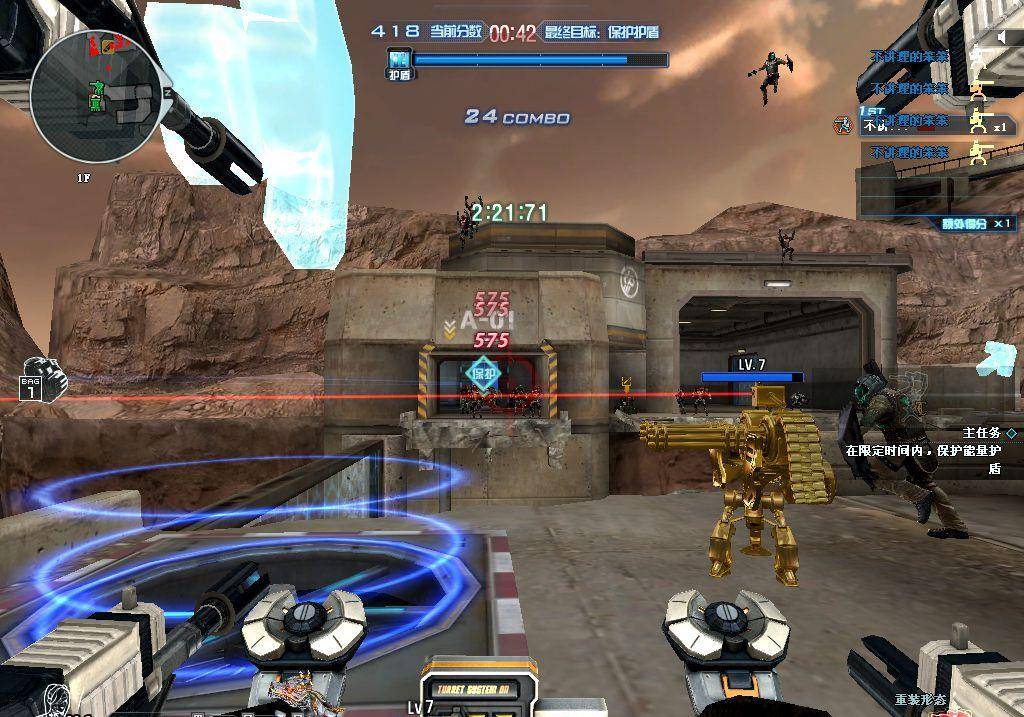
Task: Click the running figure badge icon
Action: click(843, 125)
